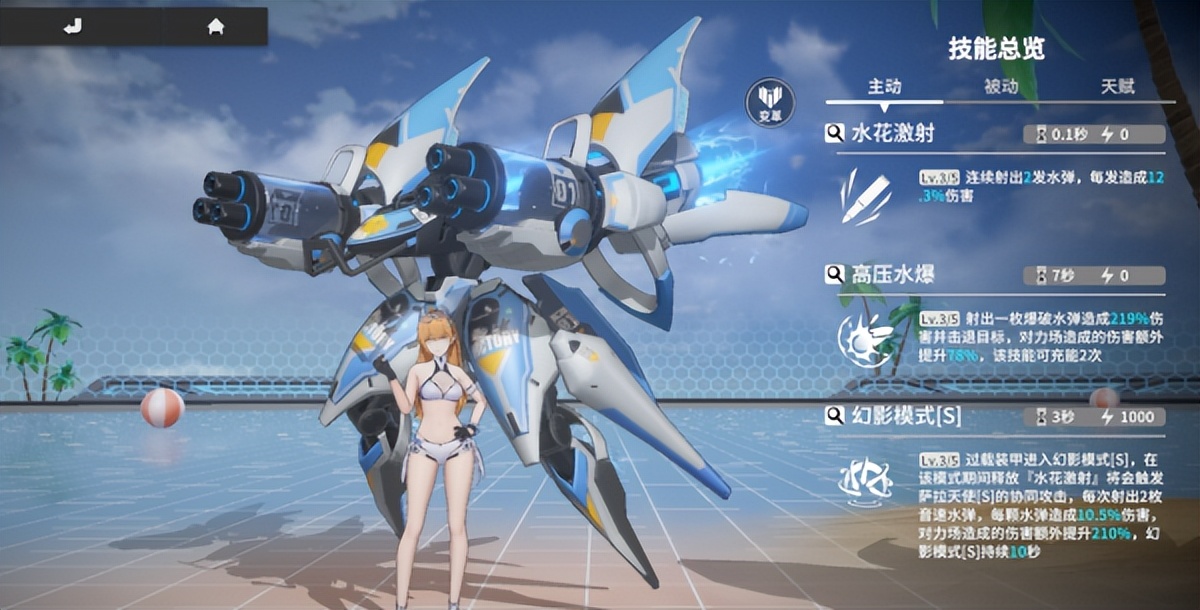The height and width of the screenshot is (610, 1200).
Task: Inspect 水花激射 skill with its magnifier icon
Action: point(835,134)
